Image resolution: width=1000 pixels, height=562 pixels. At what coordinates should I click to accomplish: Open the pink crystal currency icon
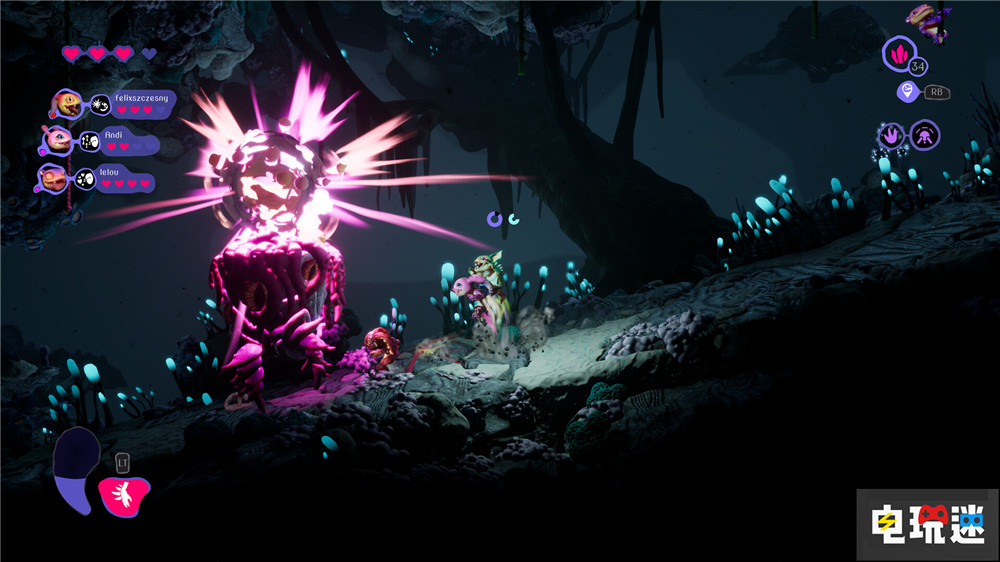tap(897, 52)
